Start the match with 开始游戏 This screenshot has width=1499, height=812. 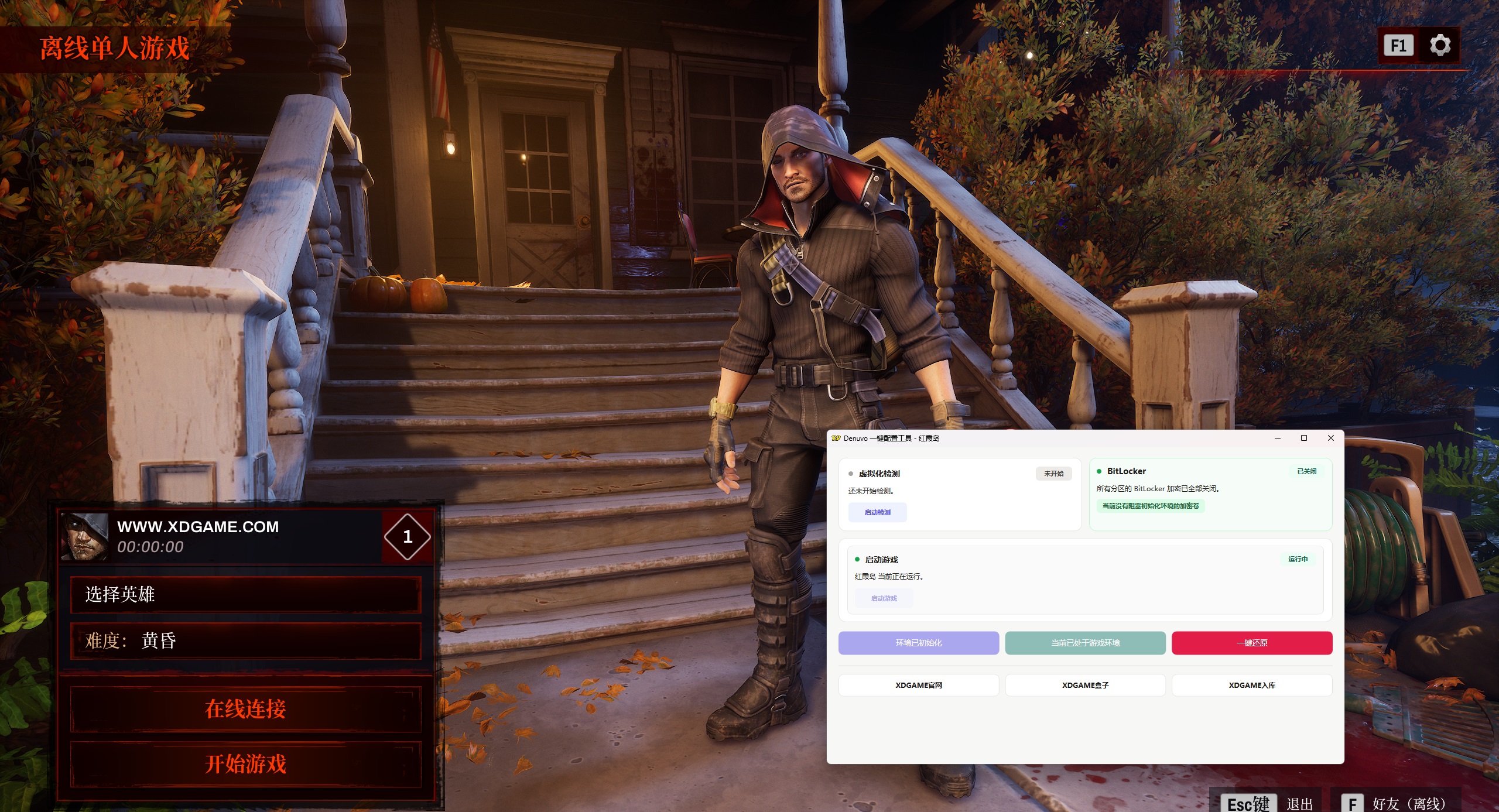[x=245, y=764]
